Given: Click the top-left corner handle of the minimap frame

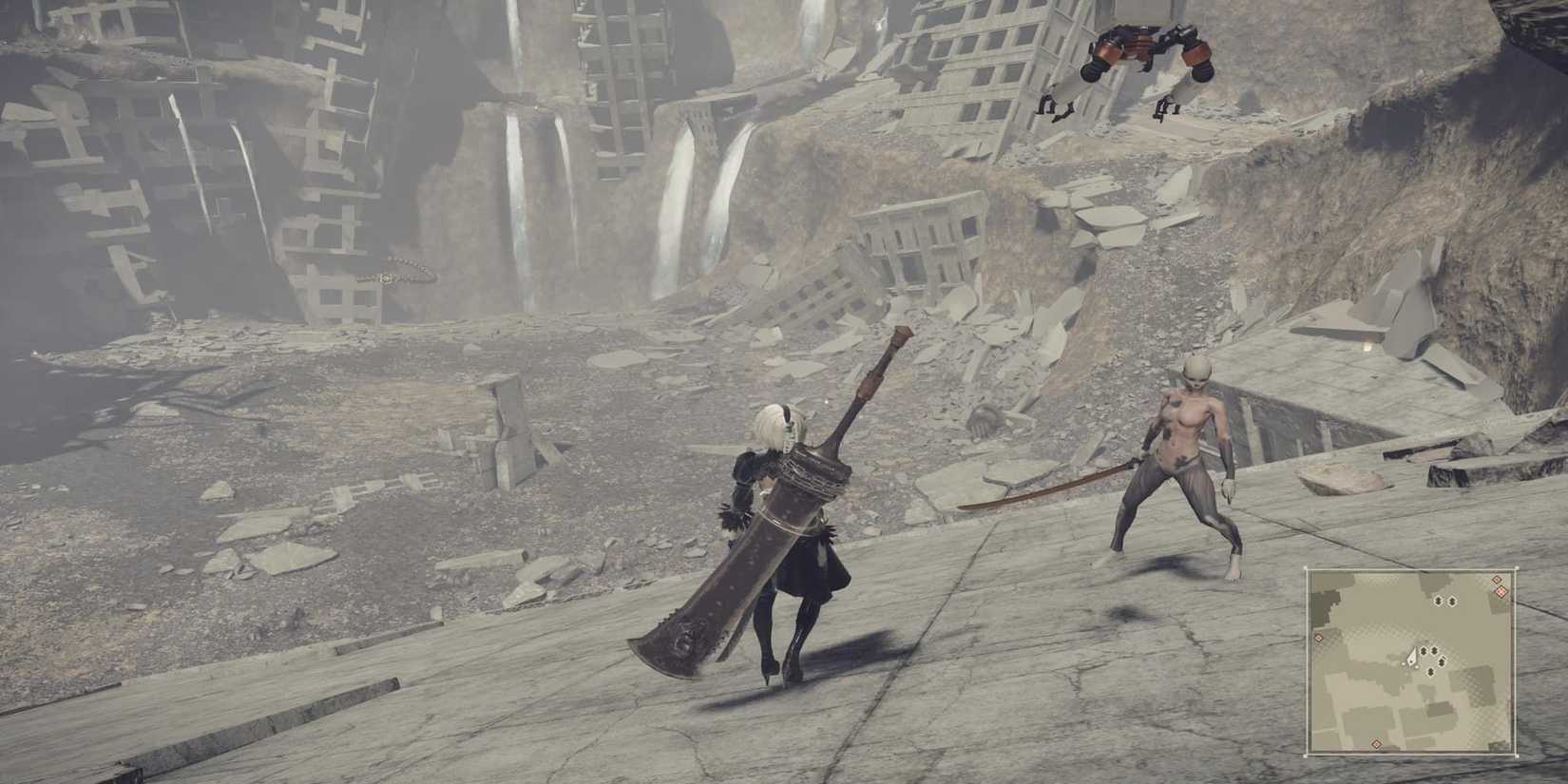Looking at the screenshot, I should coord(1307,566).
